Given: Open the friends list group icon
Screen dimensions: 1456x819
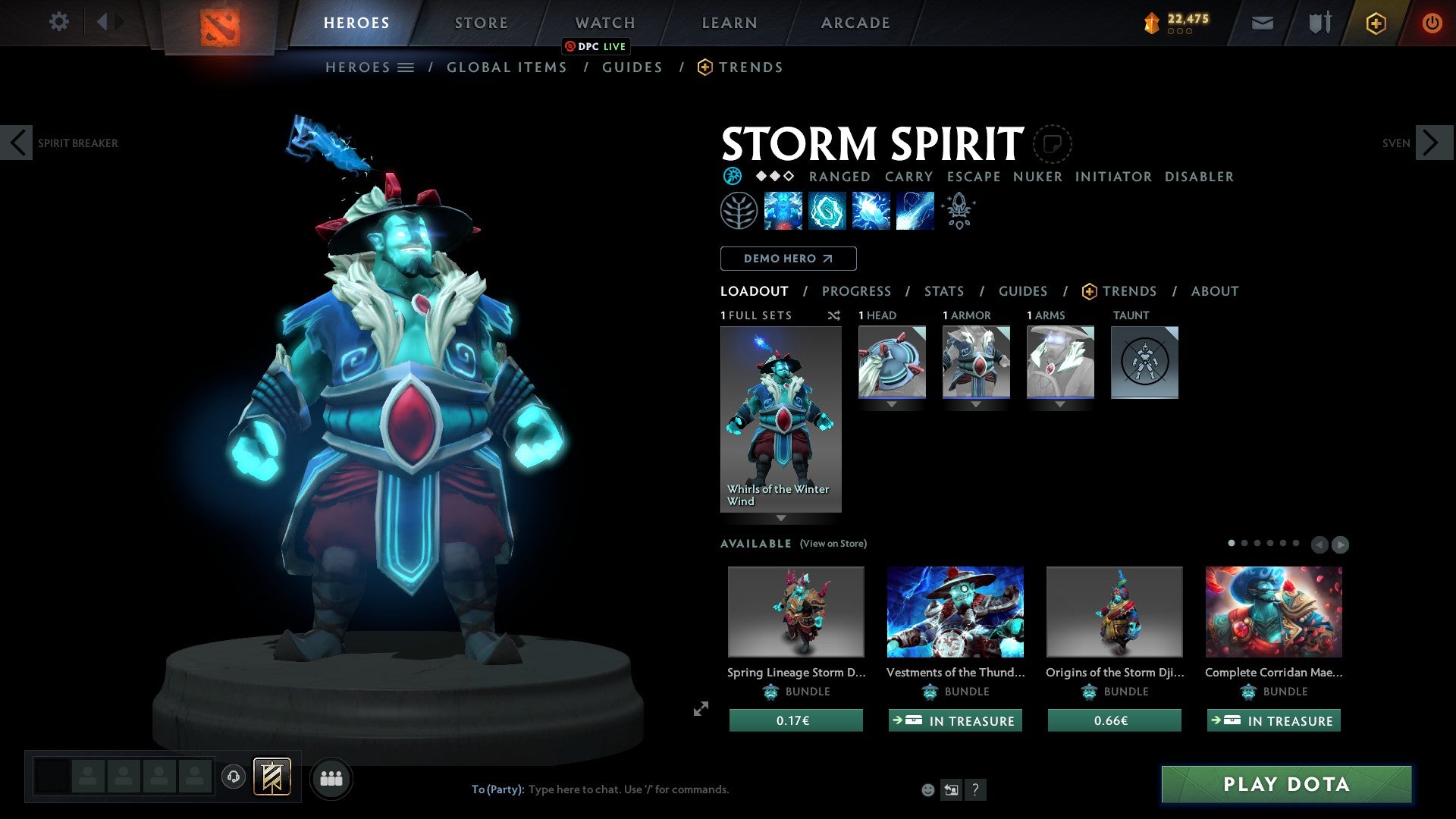Looking at the screenshot, I should coord(331,777).
